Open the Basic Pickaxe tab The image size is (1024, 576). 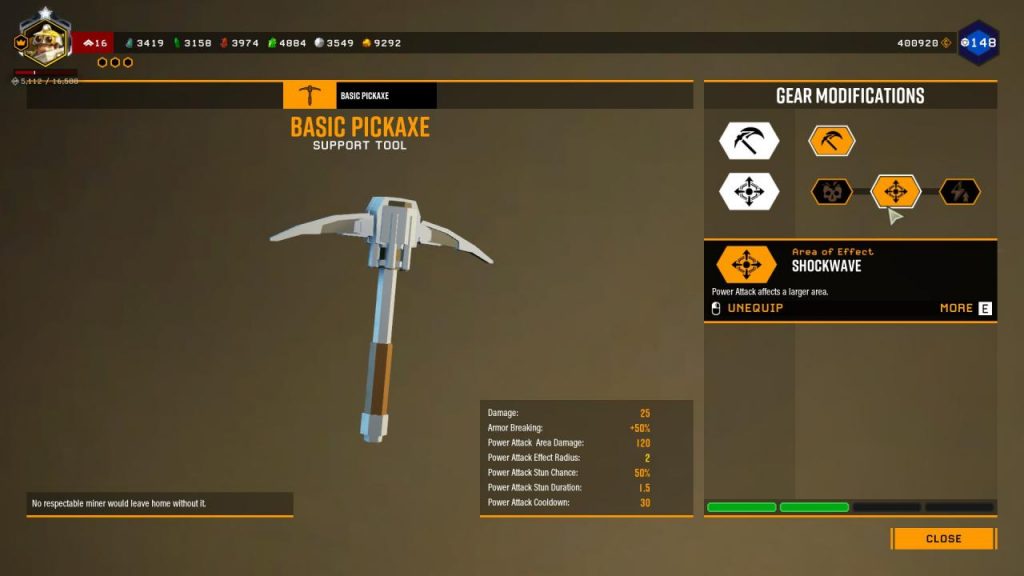(360, 96)
